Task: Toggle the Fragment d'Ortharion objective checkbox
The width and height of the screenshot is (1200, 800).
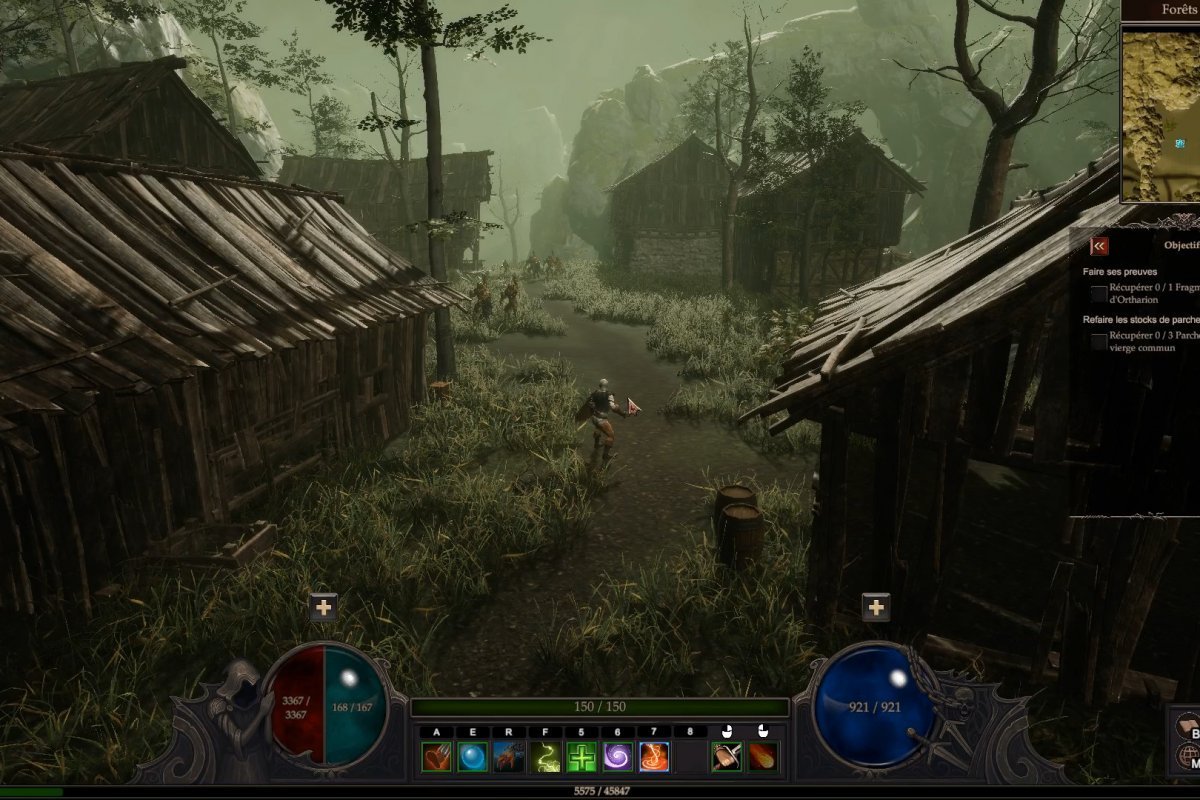Action: [x=1099, y=293]
